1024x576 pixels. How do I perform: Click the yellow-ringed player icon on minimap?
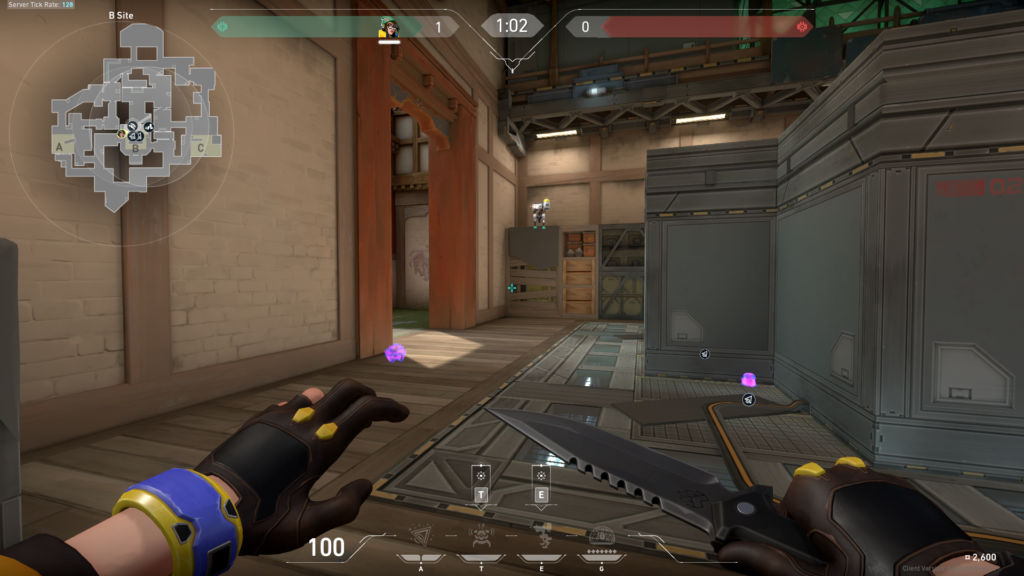pos(123,133)
